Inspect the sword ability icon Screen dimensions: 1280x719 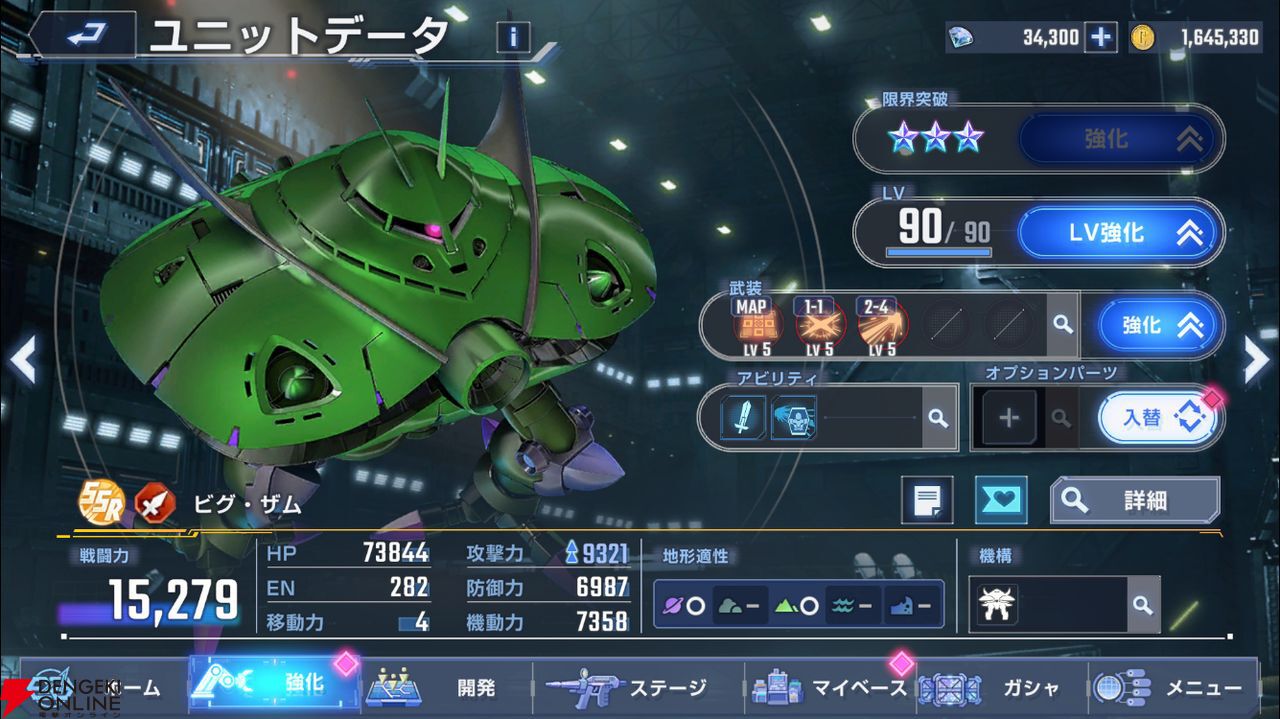click(744, 417)
